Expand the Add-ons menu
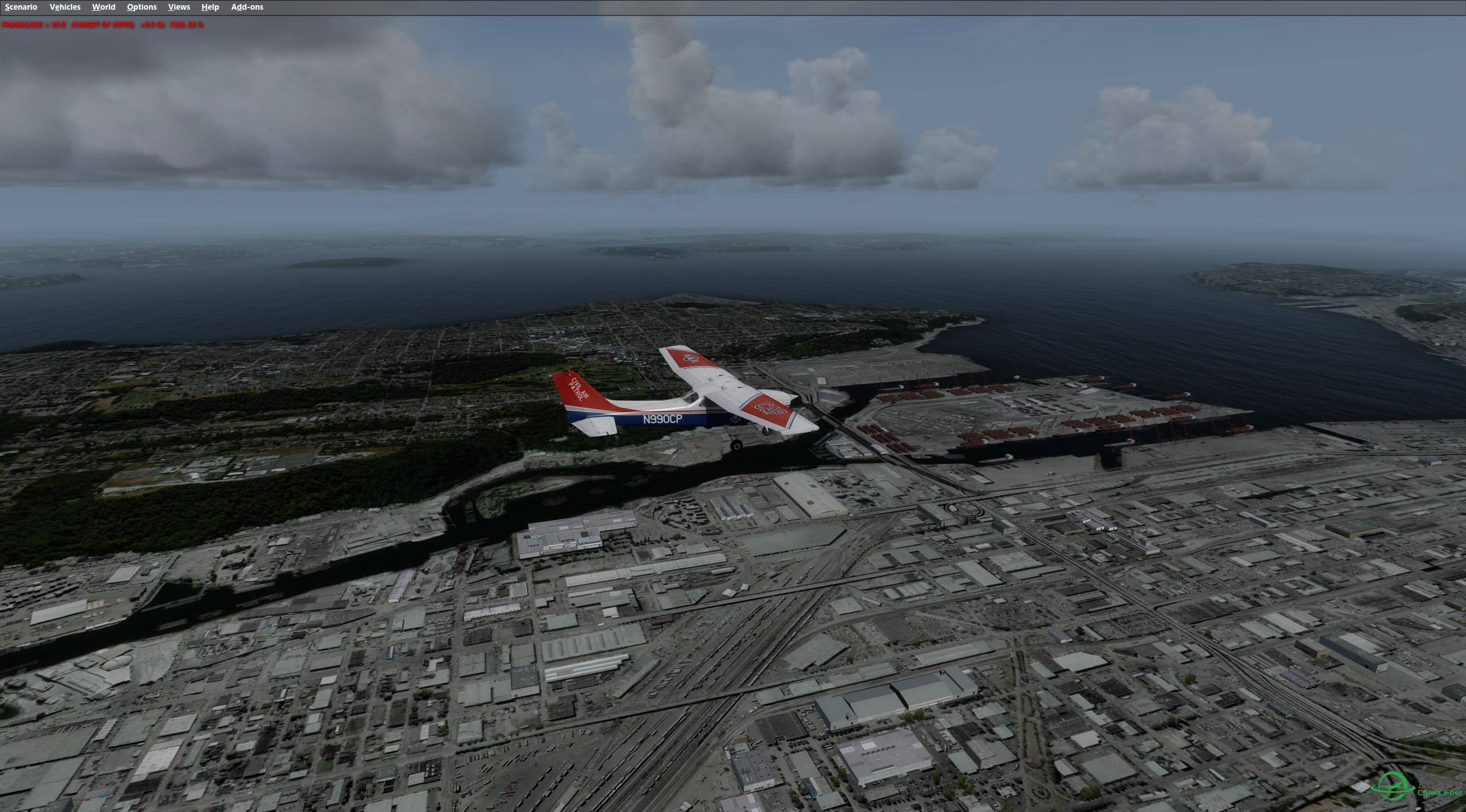This screenshot has height=812, width=1466. (x=247, y=7)
